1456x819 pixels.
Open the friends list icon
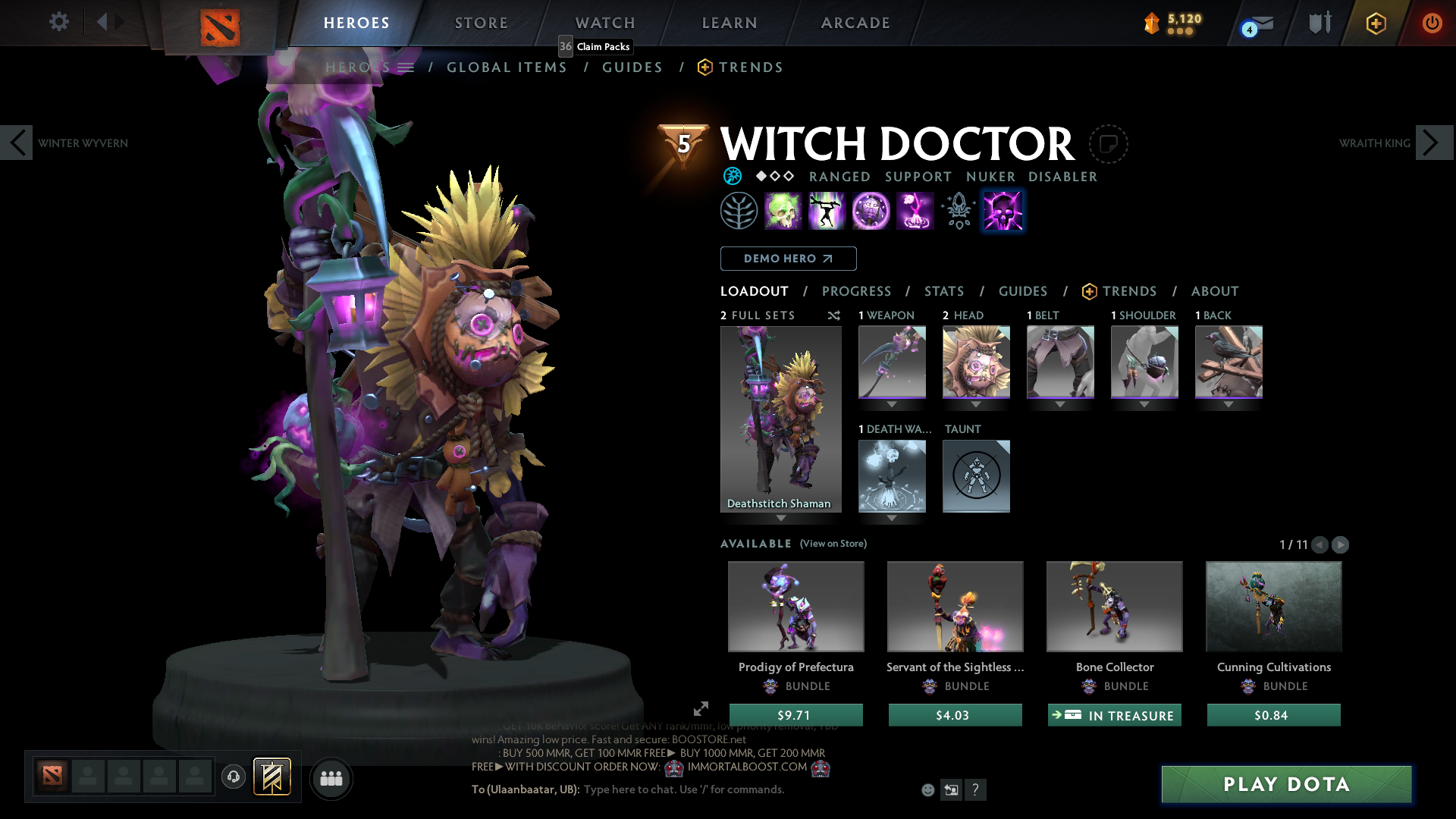(x=331, y=778)
